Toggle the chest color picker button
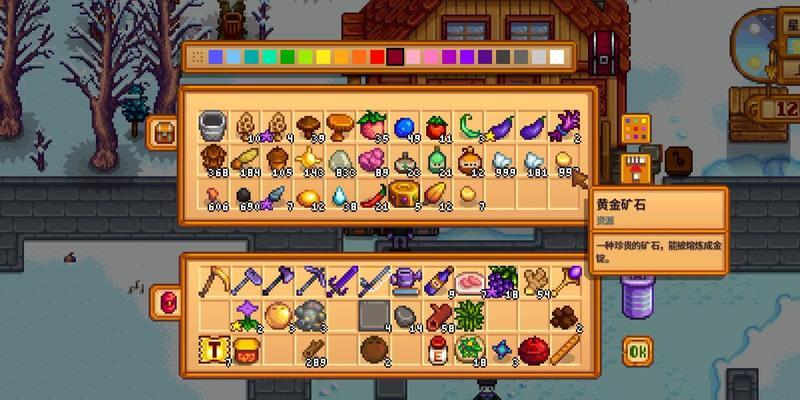The width and height of the screenshot is (800, 400). click(x=636, y=129)
